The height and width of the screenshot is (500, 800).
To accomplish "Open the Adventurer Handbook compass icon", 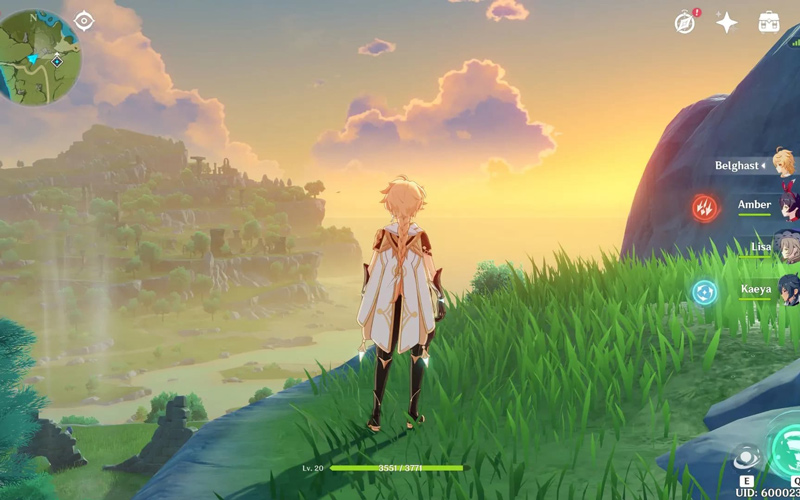I will click(x=685, y=23).
